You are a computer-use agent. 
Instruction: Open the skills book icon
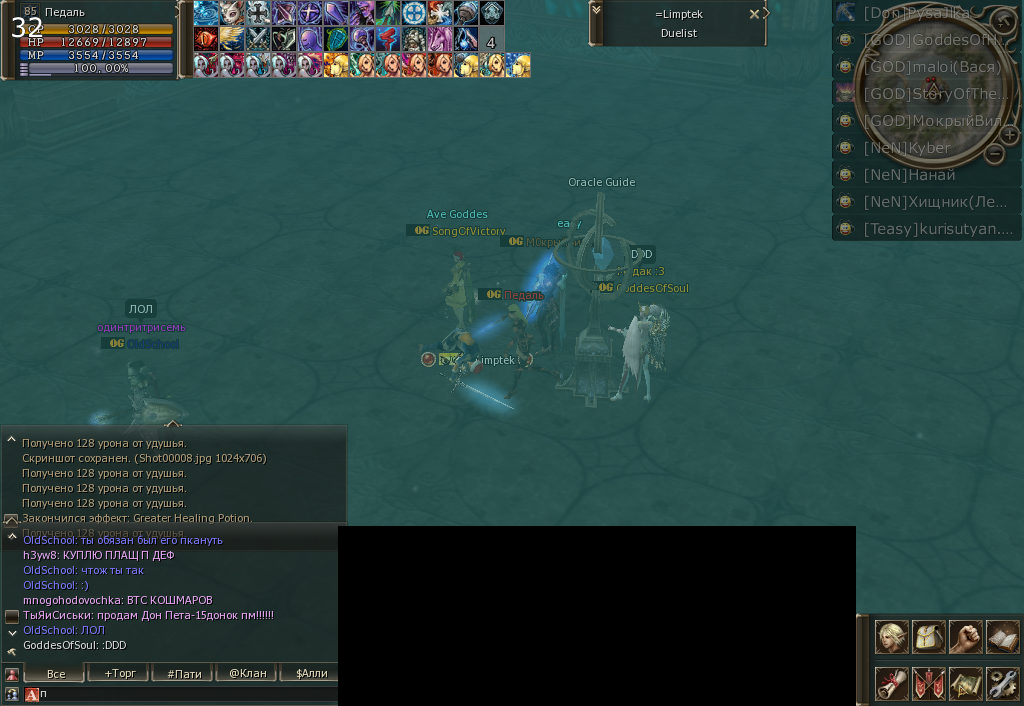(x=1002, y=637)
